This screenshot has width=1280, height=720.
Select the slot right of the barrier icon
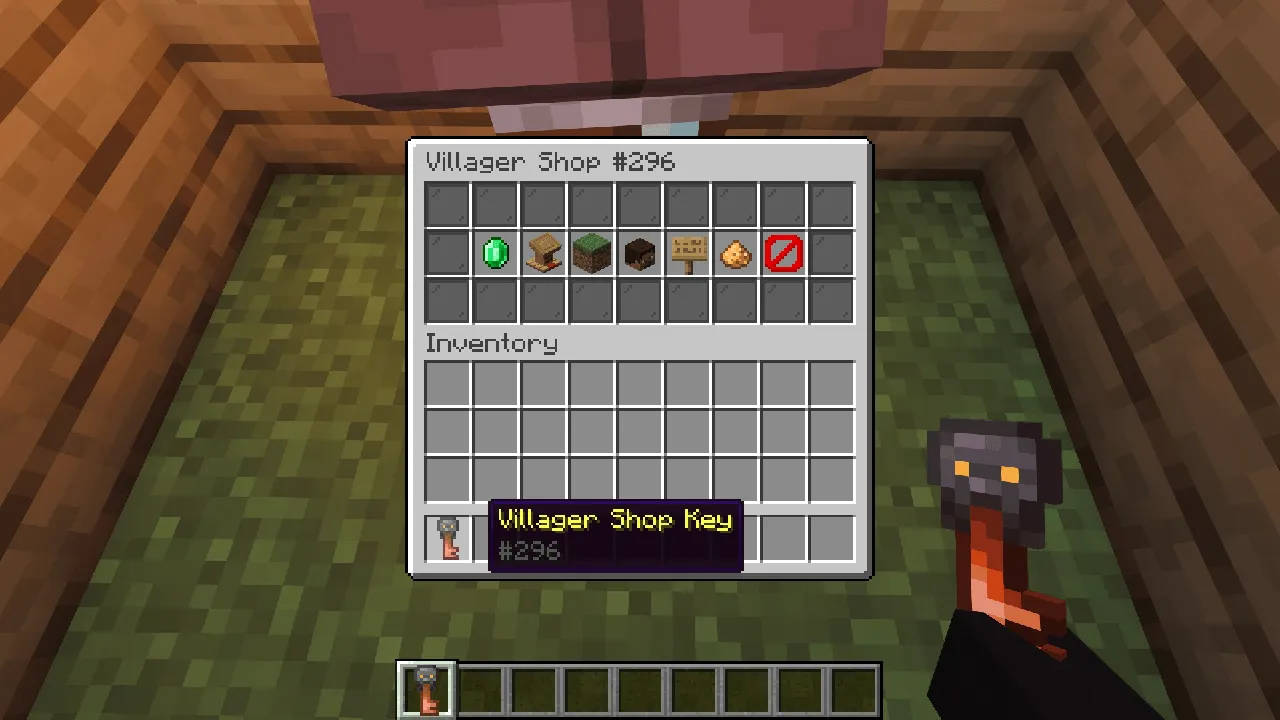coord(831,253)
